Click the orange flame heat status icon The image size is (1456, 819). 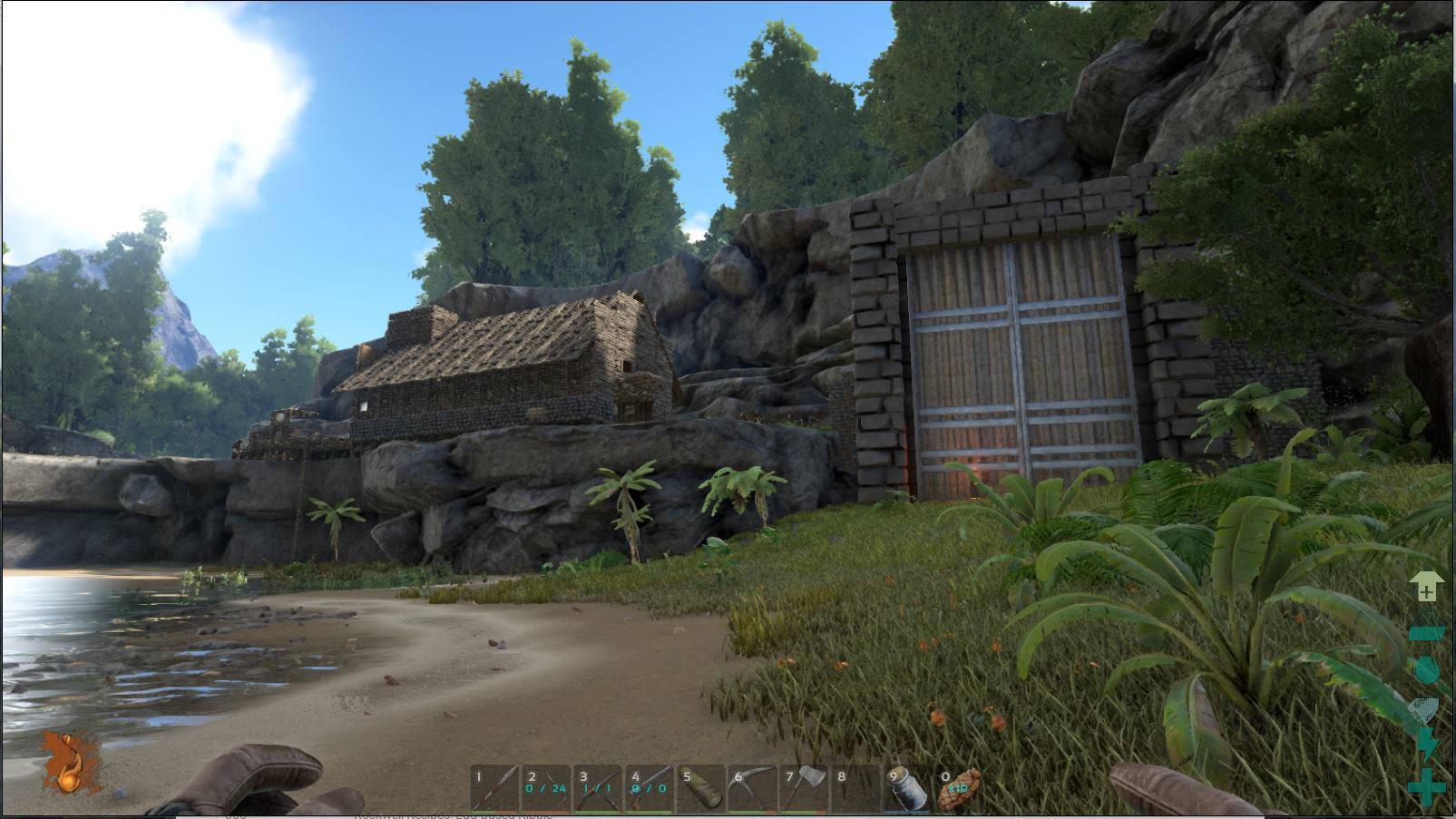pyautogui.click(x=70, y=762)
